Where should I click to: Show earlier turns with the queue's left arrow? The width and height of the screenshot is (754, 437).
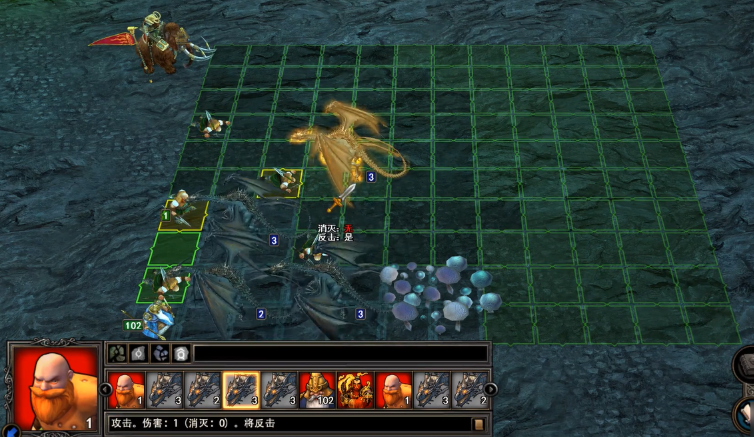click(103, 390)
